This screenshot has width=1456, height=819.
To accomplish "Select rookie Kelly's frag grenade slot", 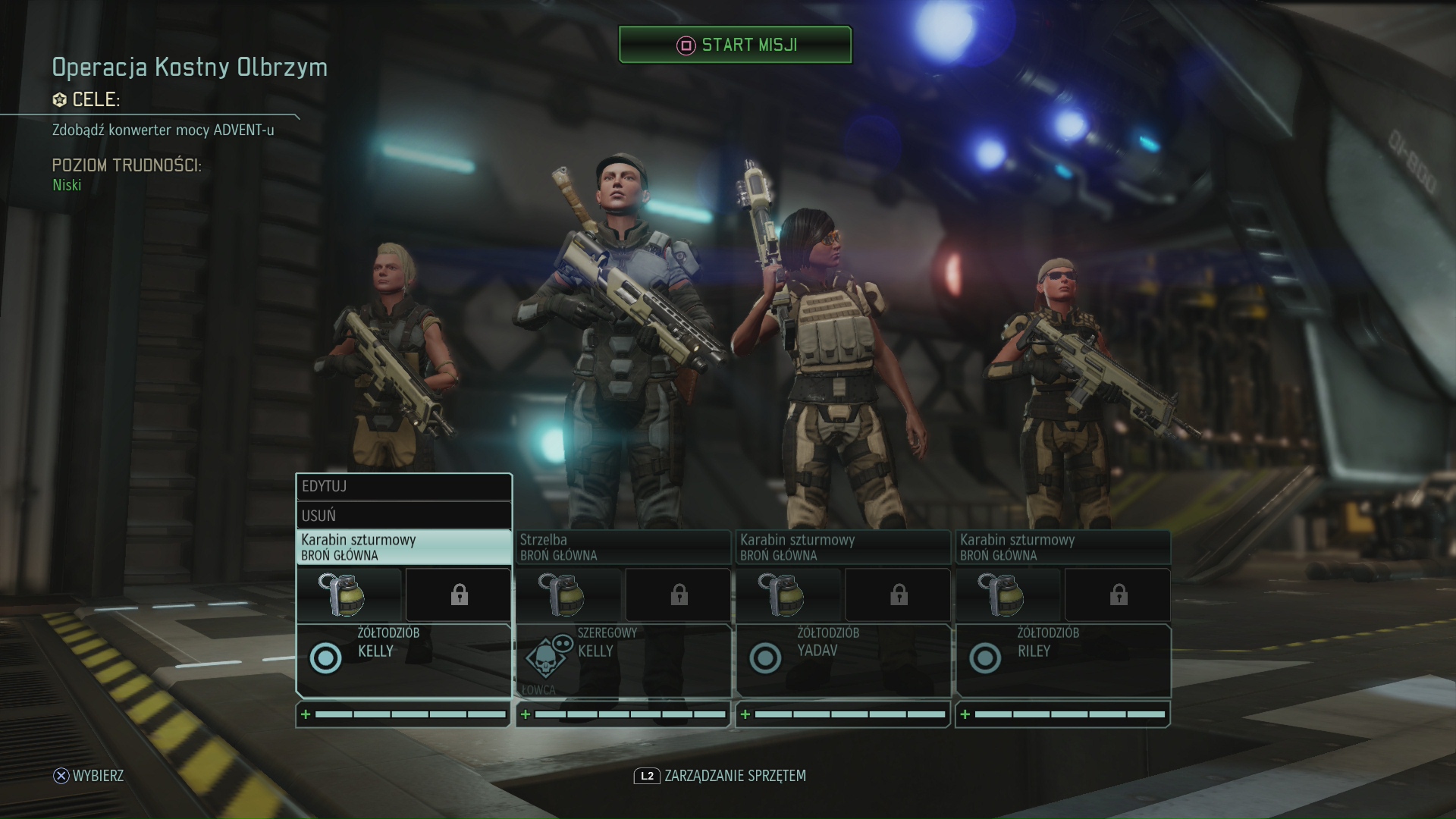I will tap(350, 595).
